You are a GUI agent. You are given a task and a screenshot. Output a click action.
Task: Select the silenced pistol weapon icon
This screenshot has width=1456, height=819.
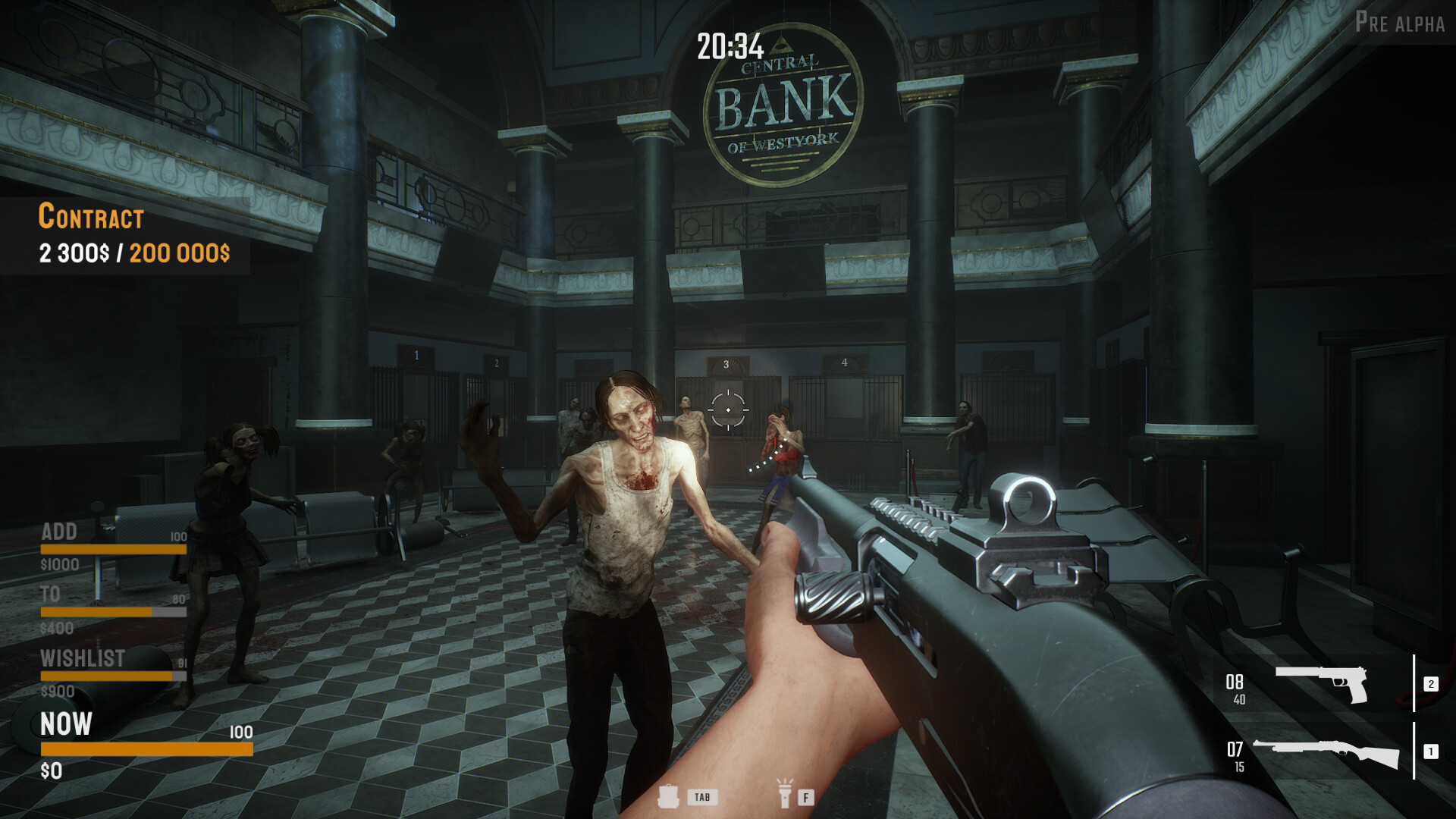coord(1319,685)
